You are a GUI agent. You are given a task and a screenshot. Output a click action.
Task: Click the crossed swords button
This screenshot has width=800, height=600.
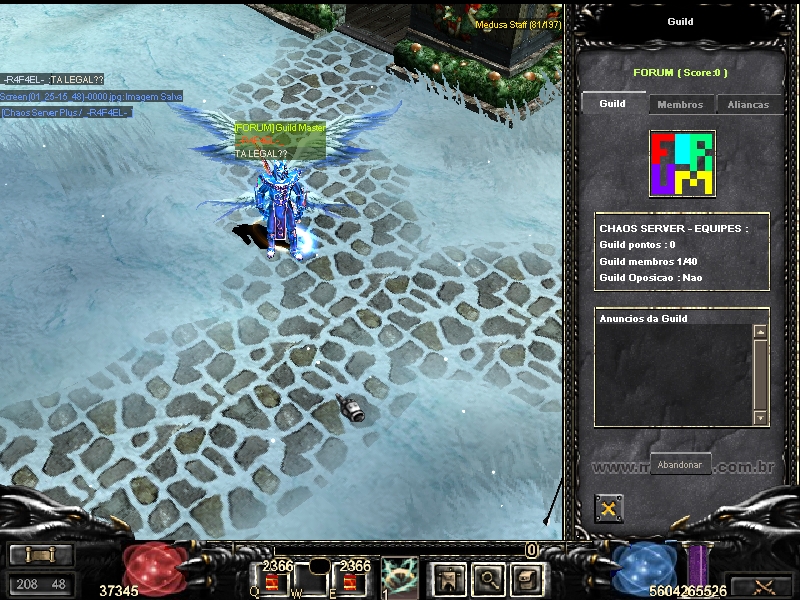tap(761, 586)
